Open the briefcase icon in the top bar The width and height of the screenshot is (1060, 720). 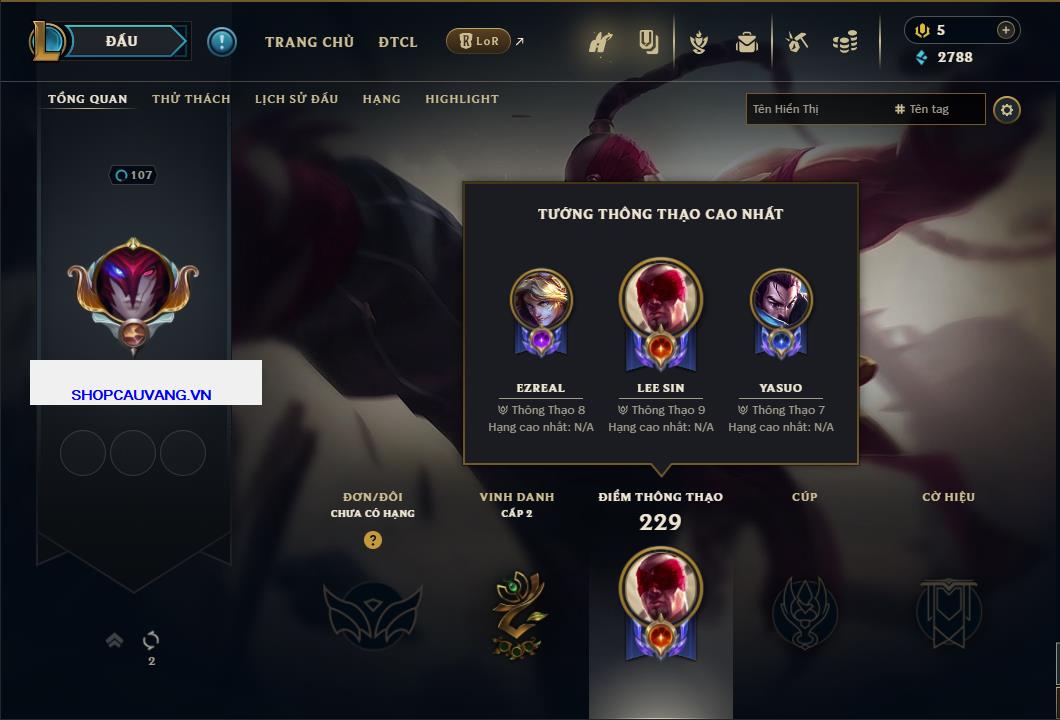pyautogui.click(x=746, y=42)
